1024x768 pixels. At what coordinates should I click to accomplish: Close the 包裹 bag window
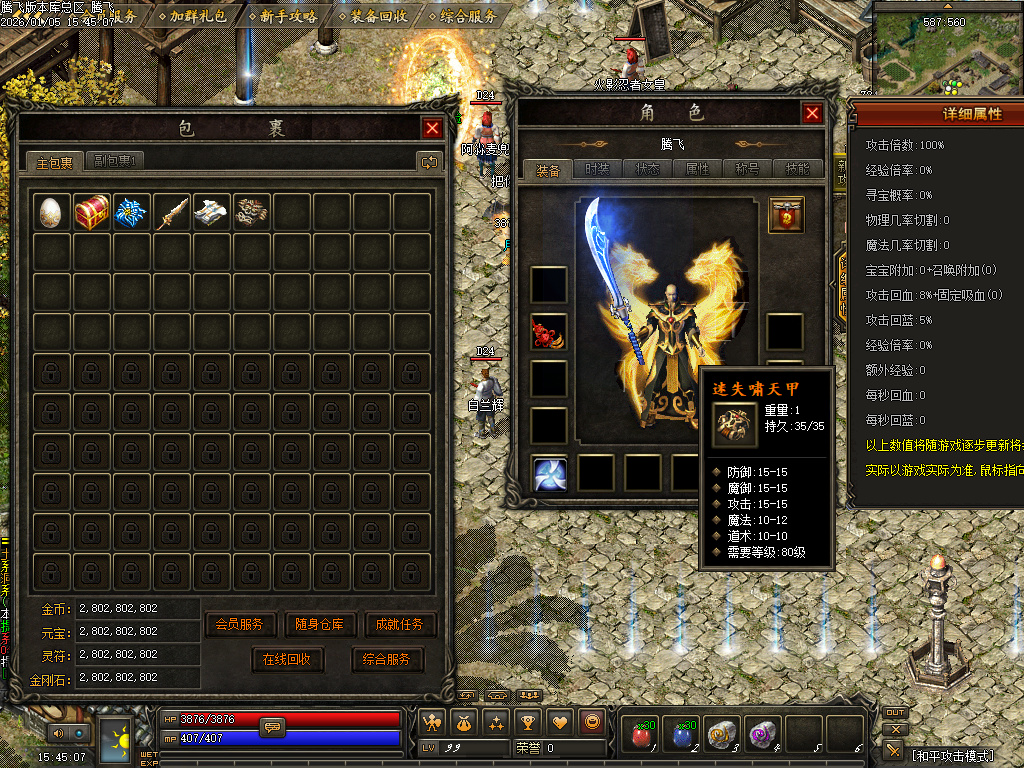coord(432,128)
